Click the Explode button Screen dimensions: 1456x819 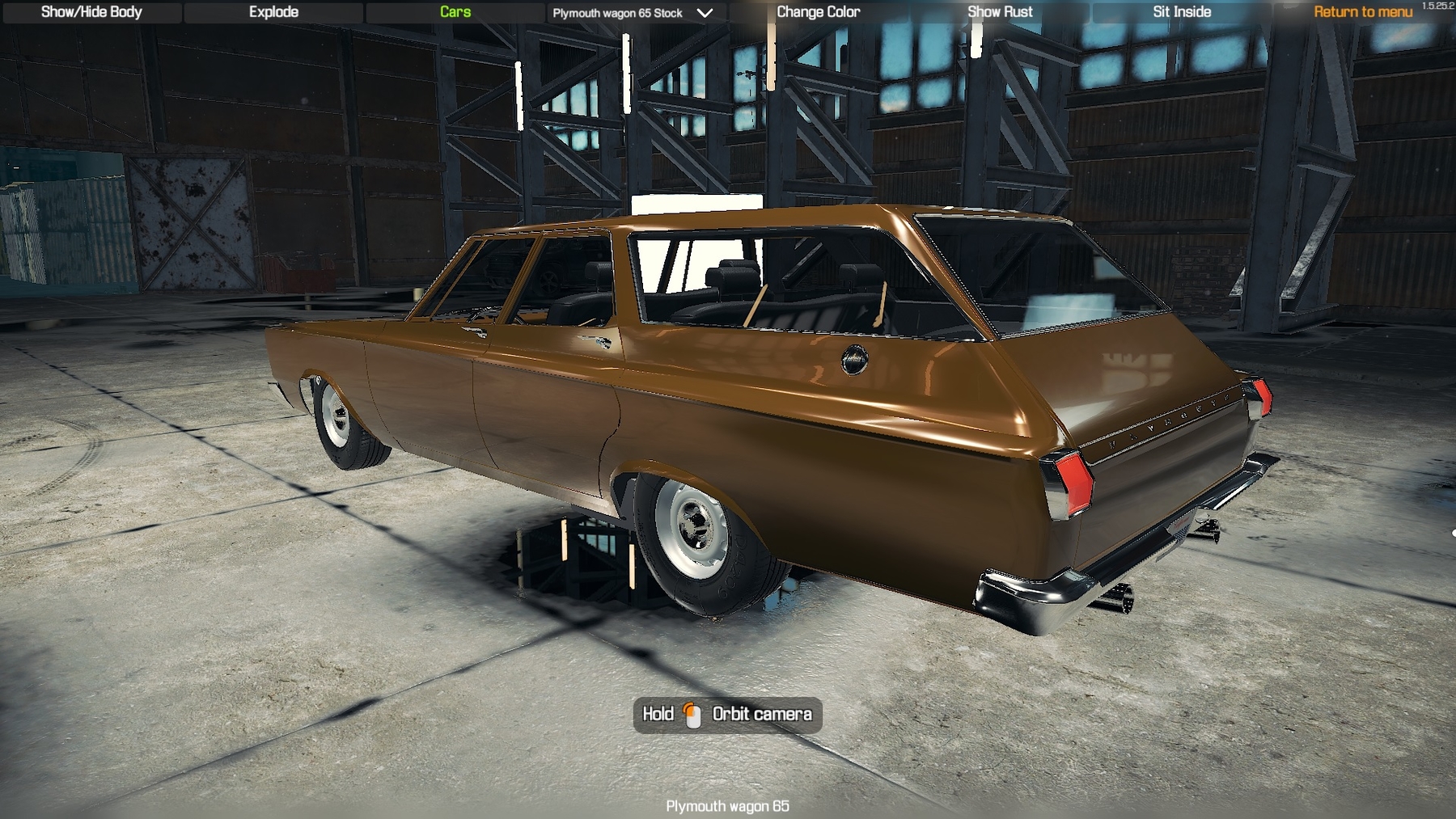(x=273, y=12)
